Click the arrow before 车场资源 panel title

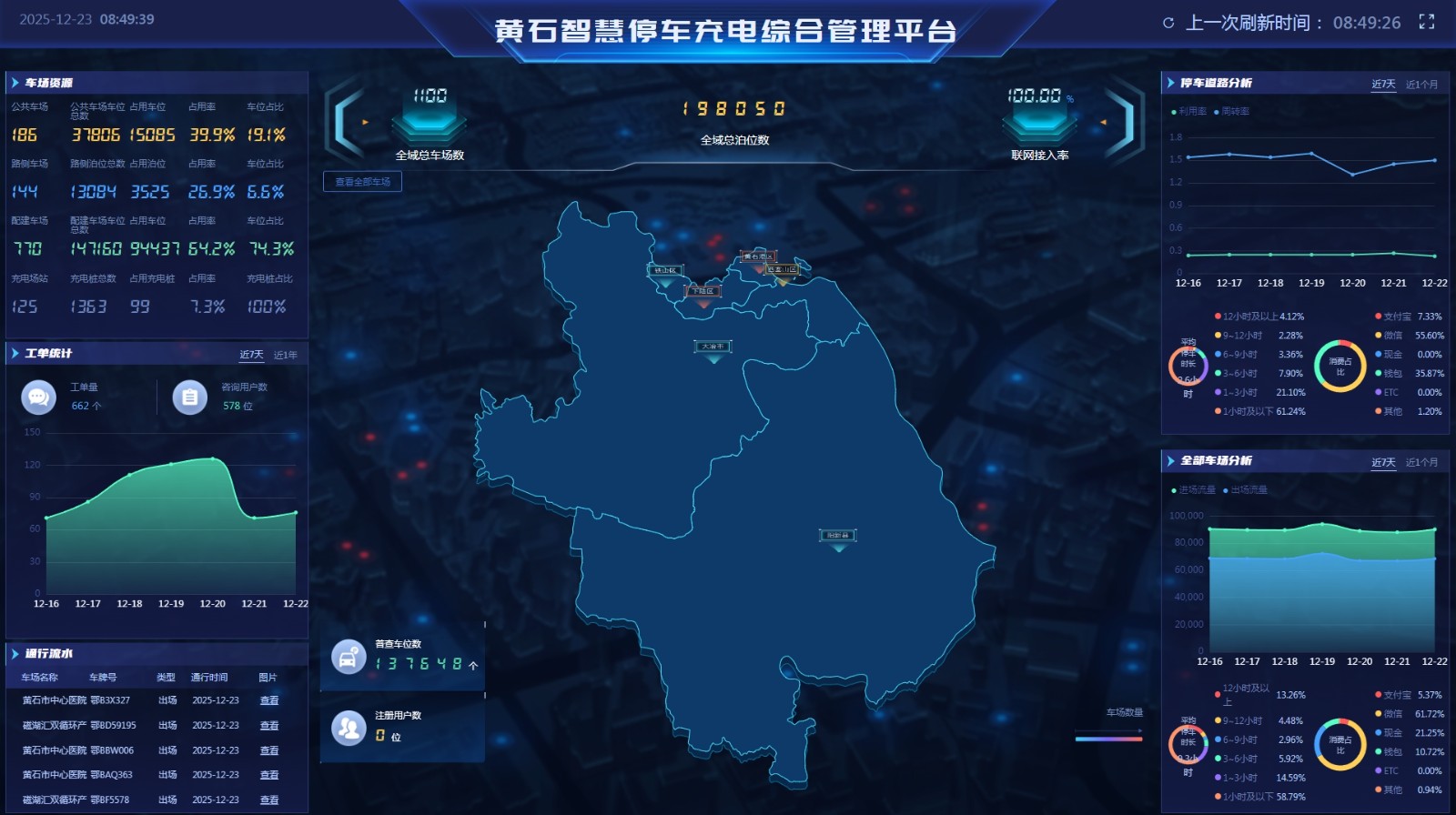[x=16, y=82]
